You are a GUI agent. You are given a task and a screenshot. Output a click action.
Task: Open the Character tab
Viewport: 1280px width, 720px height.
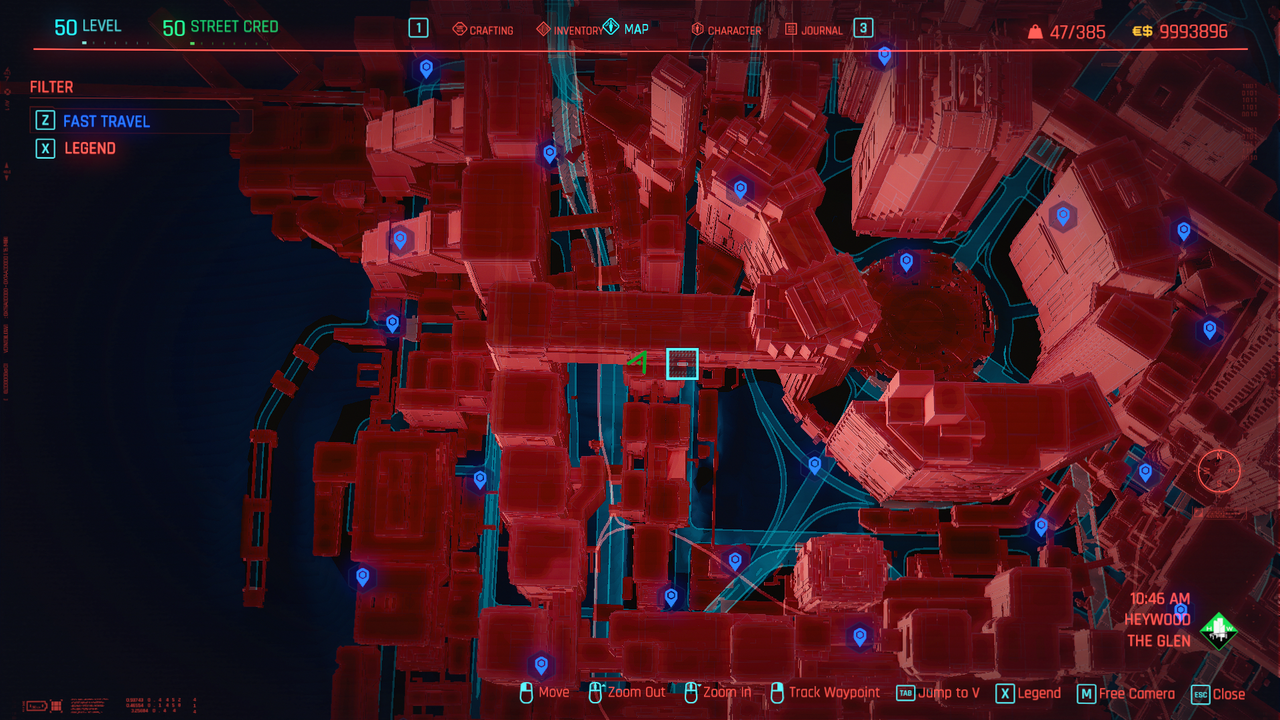tap(726, 30)
